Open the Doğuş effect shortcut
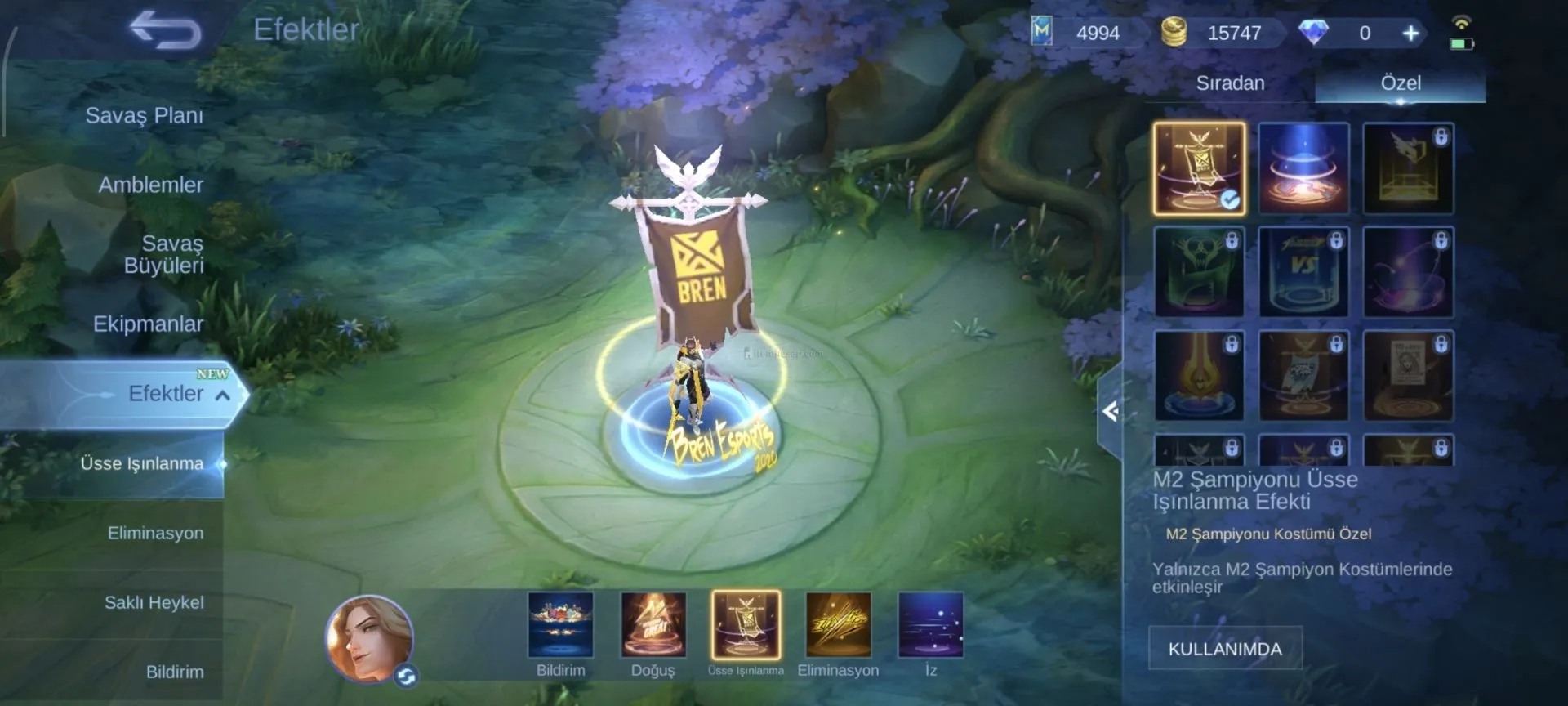The height and width of the screenshot is (706, 1568). pos(653,626)
